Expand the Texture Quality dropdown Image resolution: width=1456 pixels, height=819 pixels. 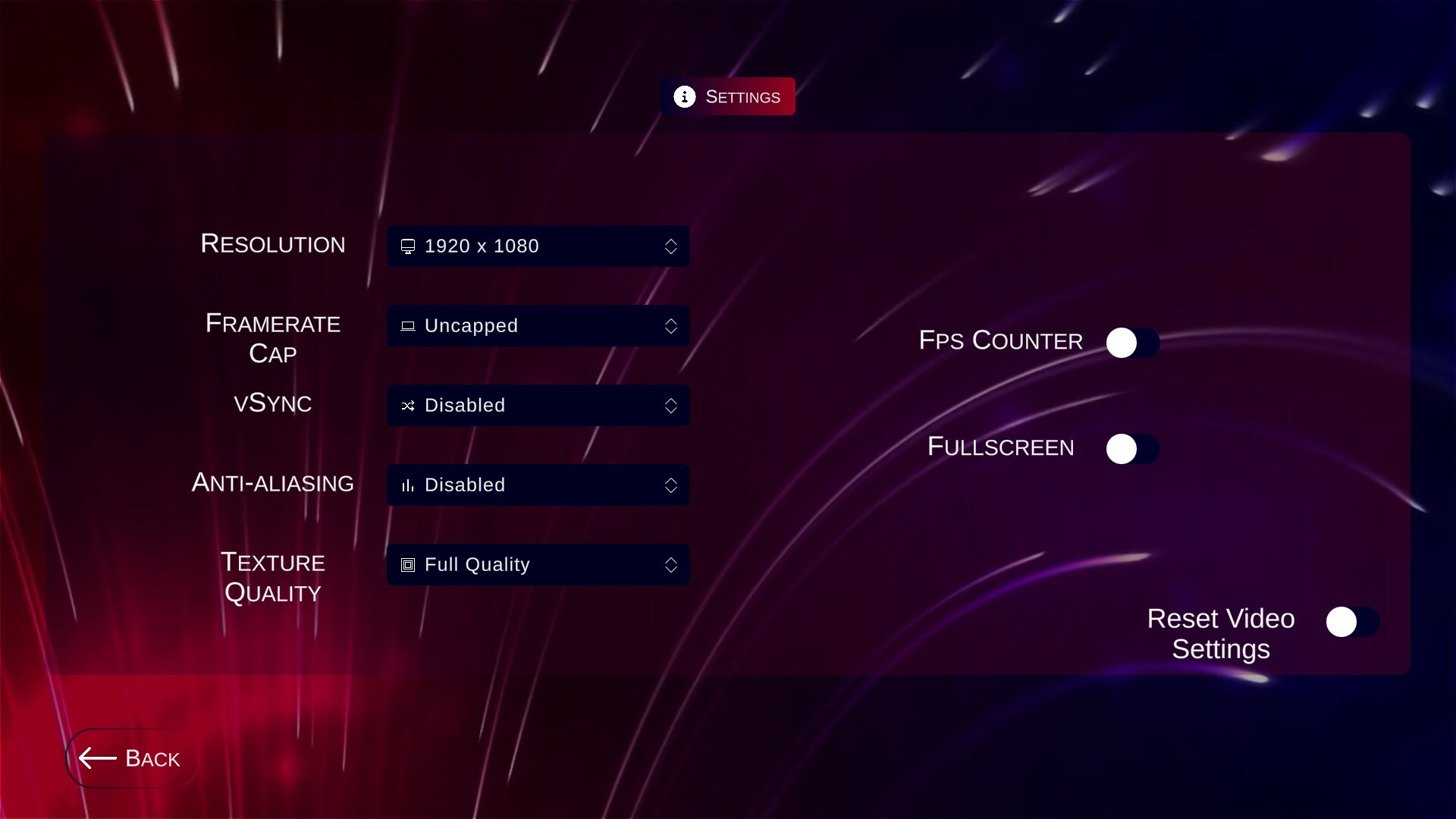point(538,564)
